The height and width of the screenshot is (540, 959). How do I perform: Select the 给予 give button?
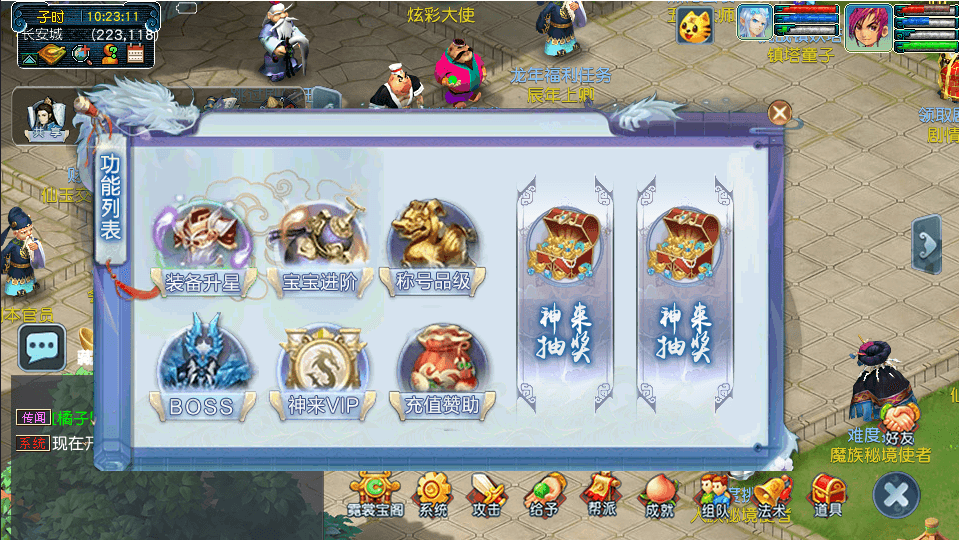click(543, 493)
